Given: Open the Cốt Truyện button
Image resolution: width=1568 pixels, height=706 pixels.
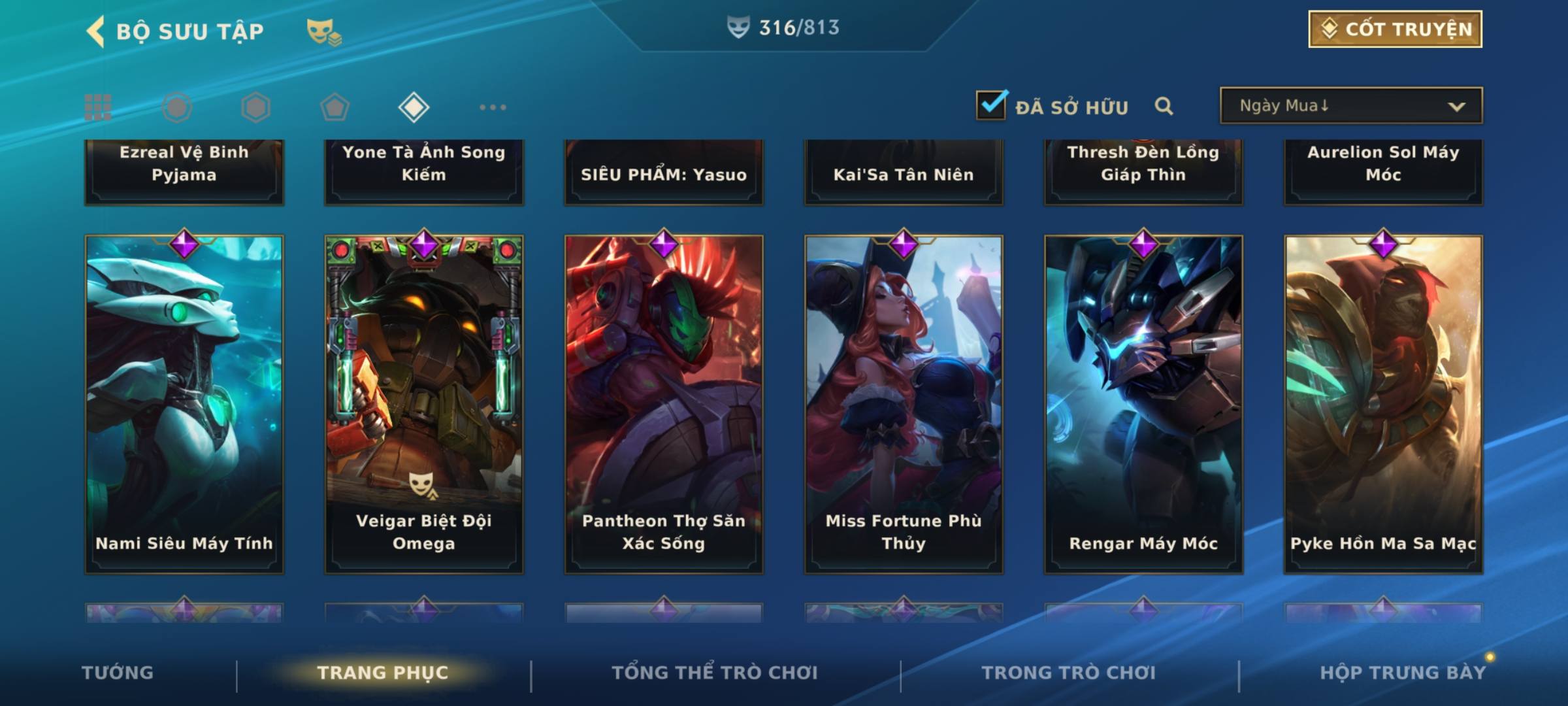Looking at the screenshot, I should click(1394, 29).
